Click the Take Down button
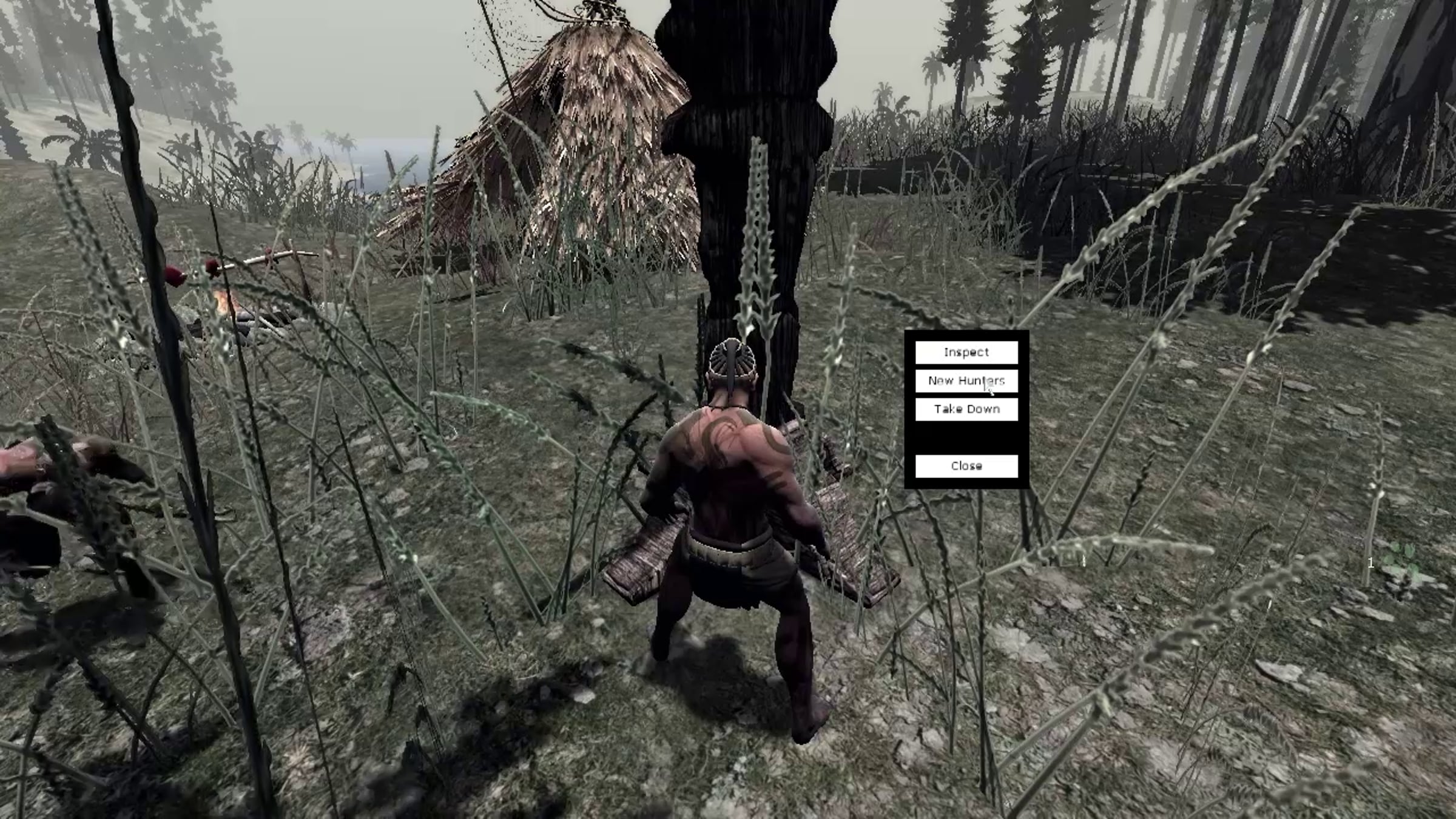This screenshot has width=1456, height=819. 966,409
